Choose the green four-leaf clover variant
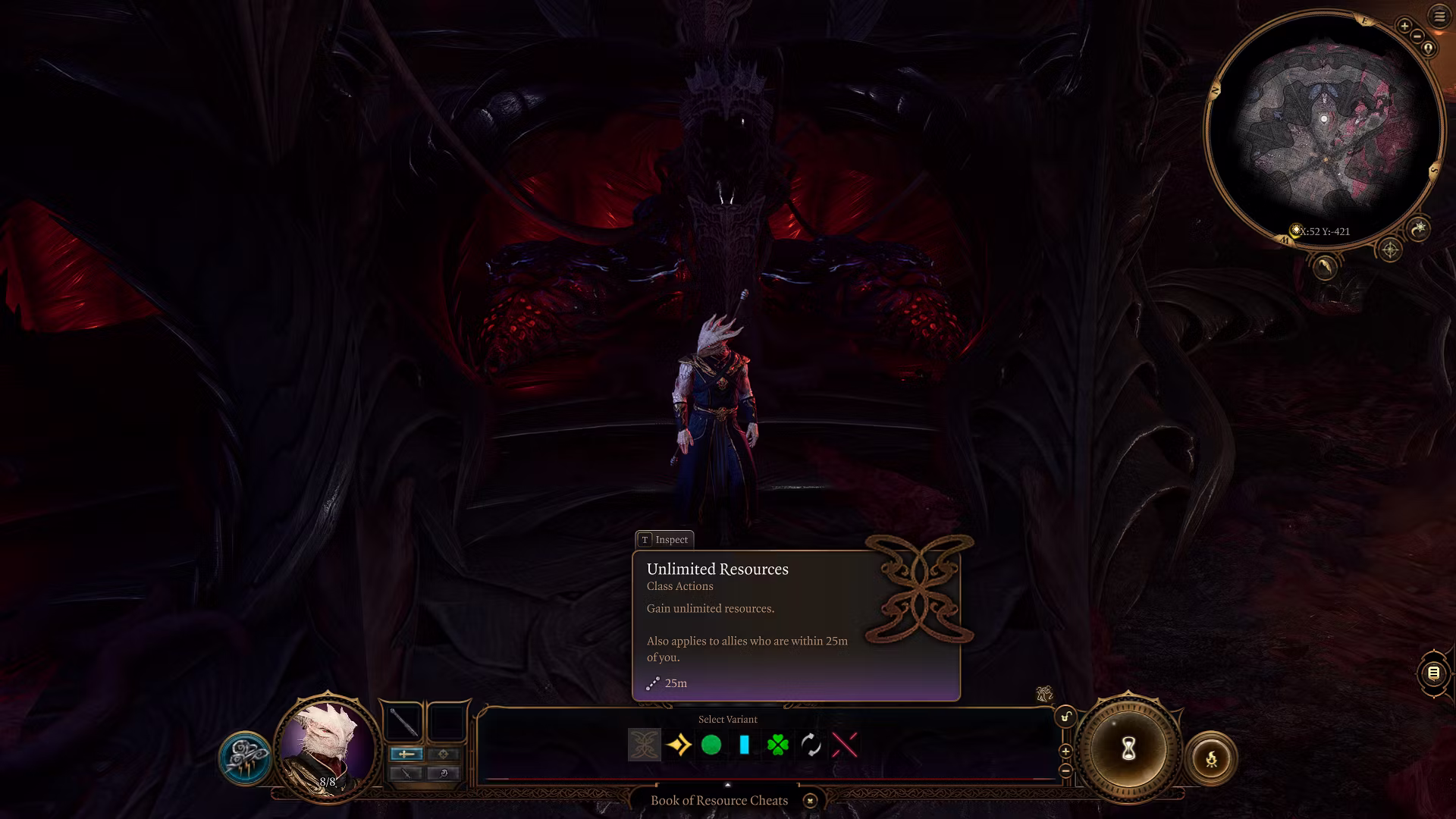 click(x=778, y=745)
